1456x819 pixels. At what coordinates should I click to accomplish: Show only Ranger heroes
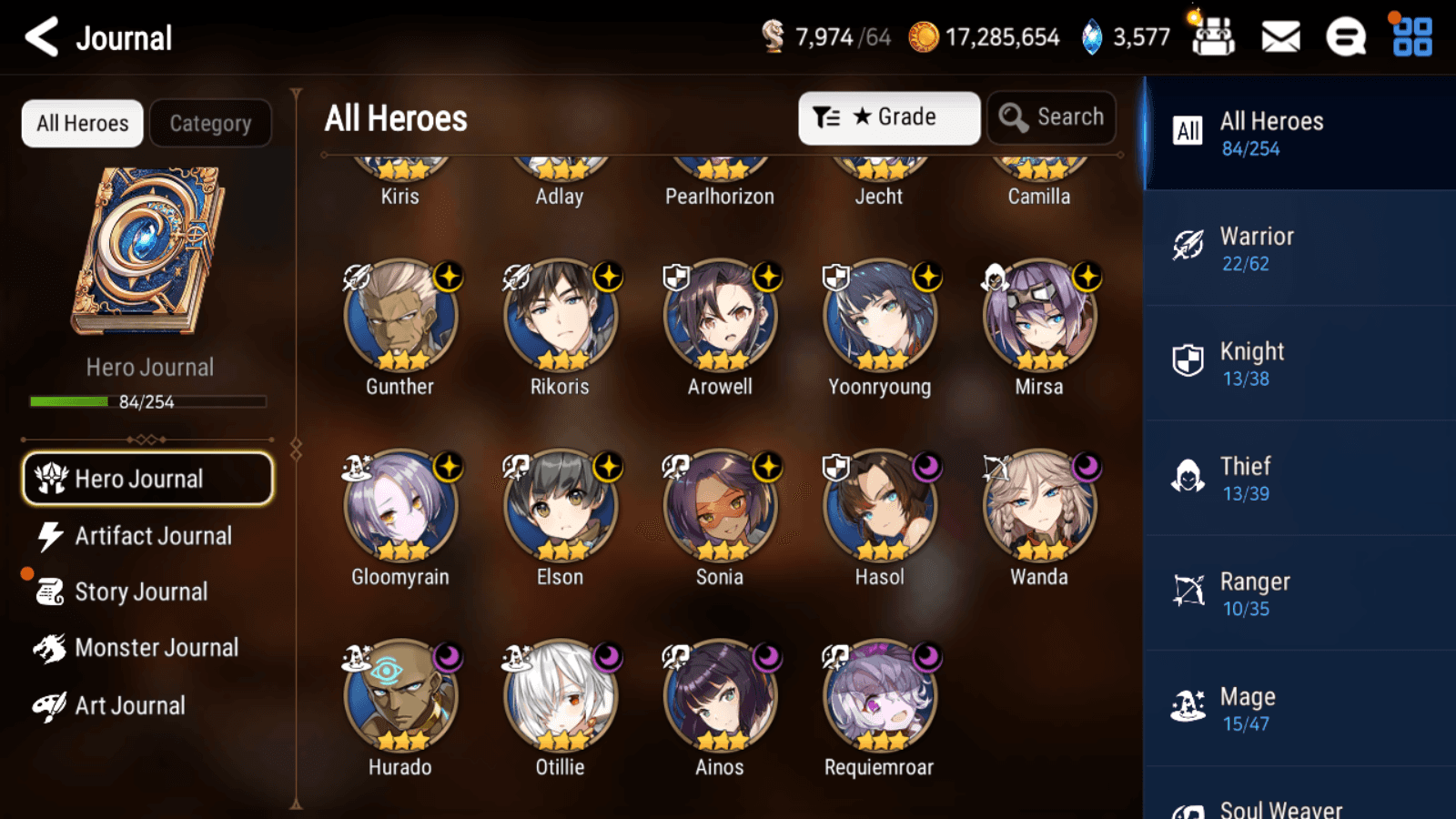[1299, 593]
